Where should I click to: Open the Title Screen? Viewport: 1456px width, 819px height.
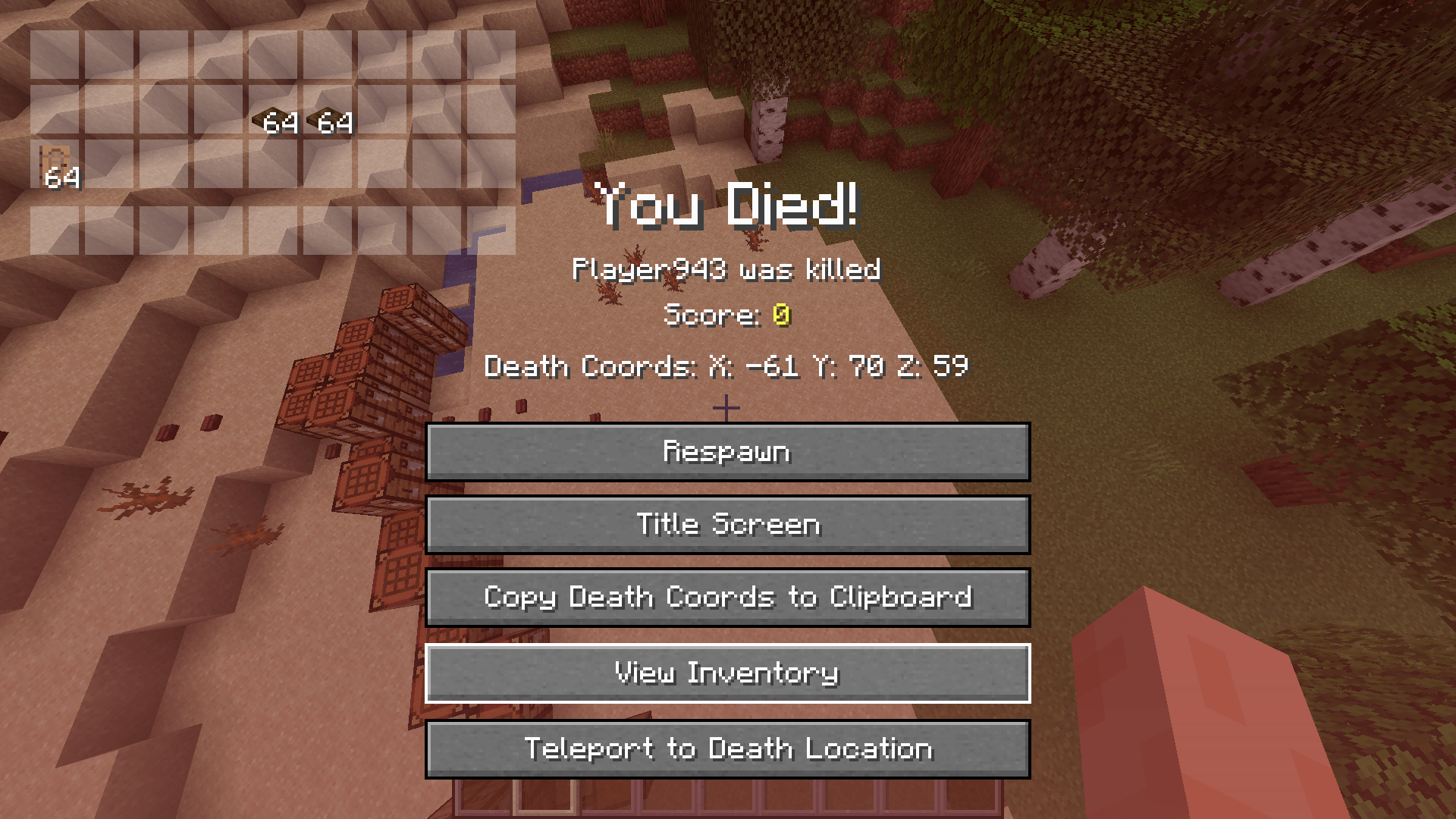tap(728, 524)
